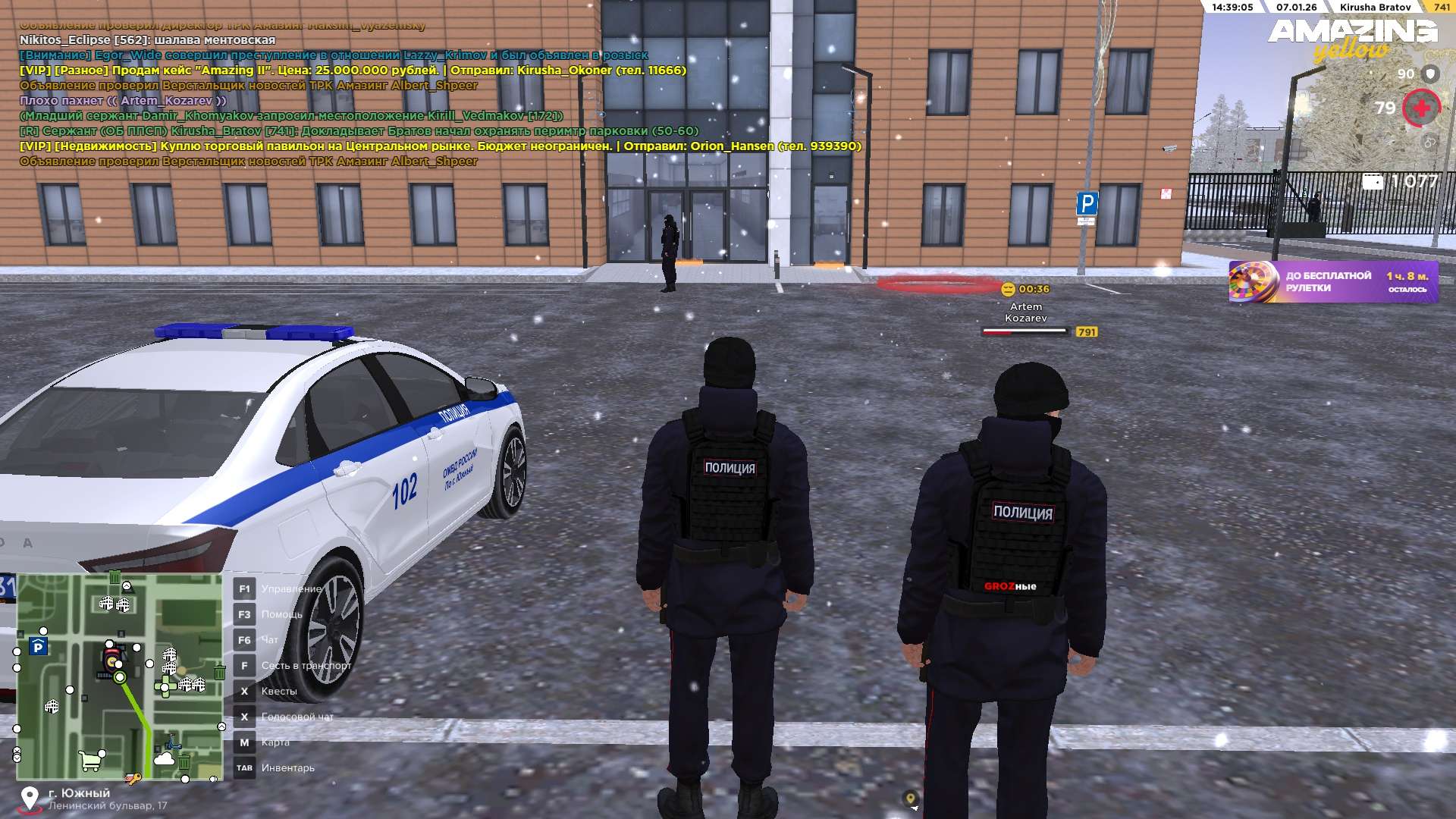
Task: Click the location pin beside г. Южный
Action: pyautogui.click(x=30, y=798)
